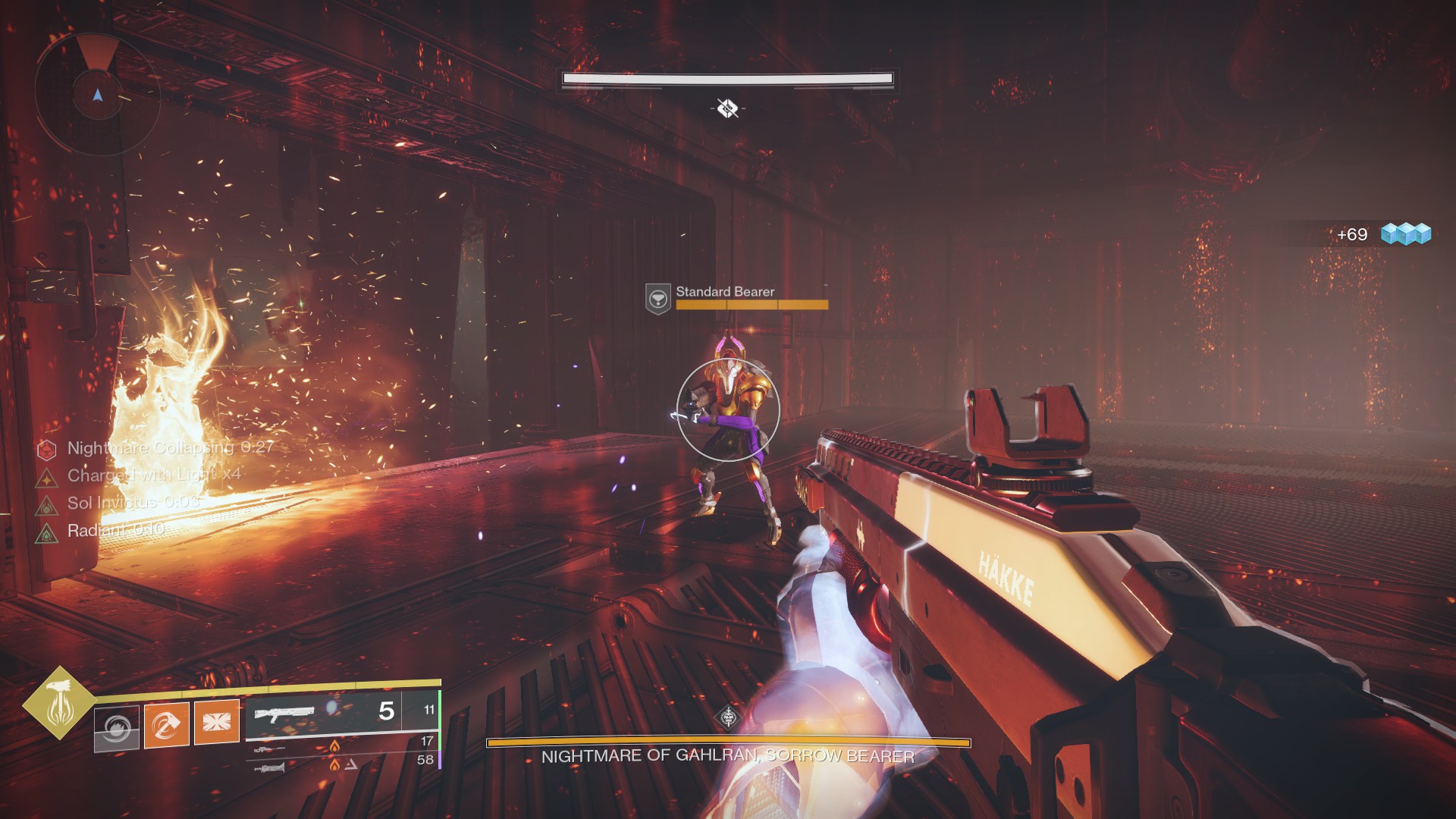Image resolution: width=1456 pixels, height=819 pixels.
Task: Select the Radiant buff icon
Action: 47,532
